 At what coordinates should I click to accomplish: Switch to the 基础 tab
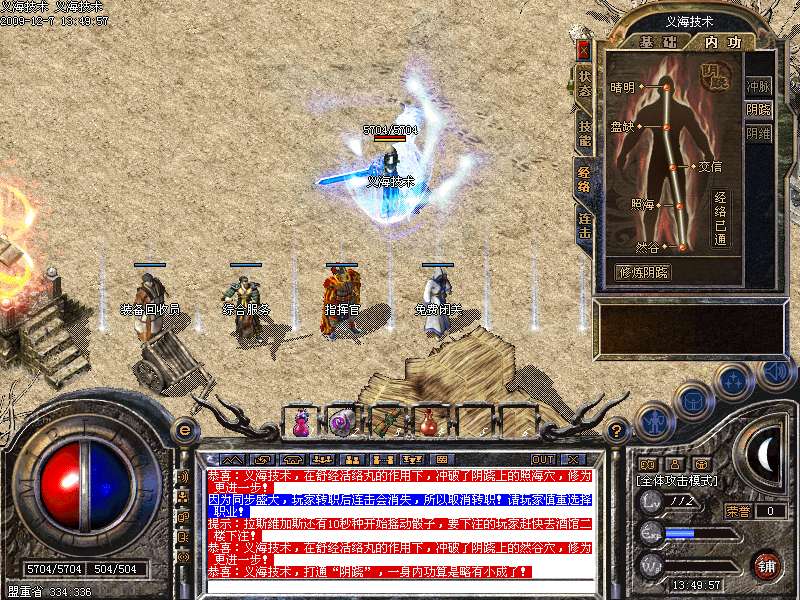657,42
